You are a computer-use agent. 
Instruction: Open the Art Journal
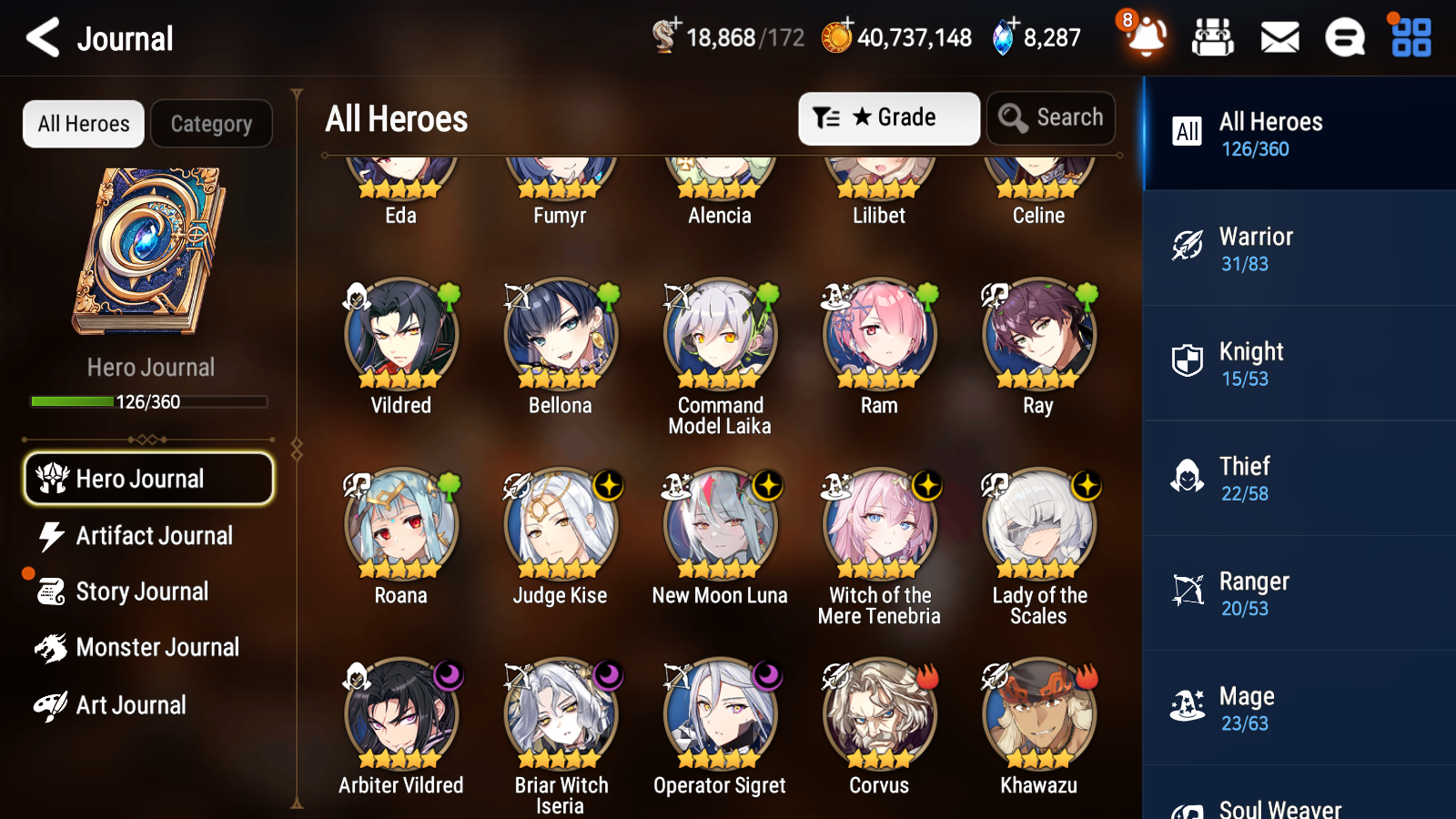click(130, 705)
